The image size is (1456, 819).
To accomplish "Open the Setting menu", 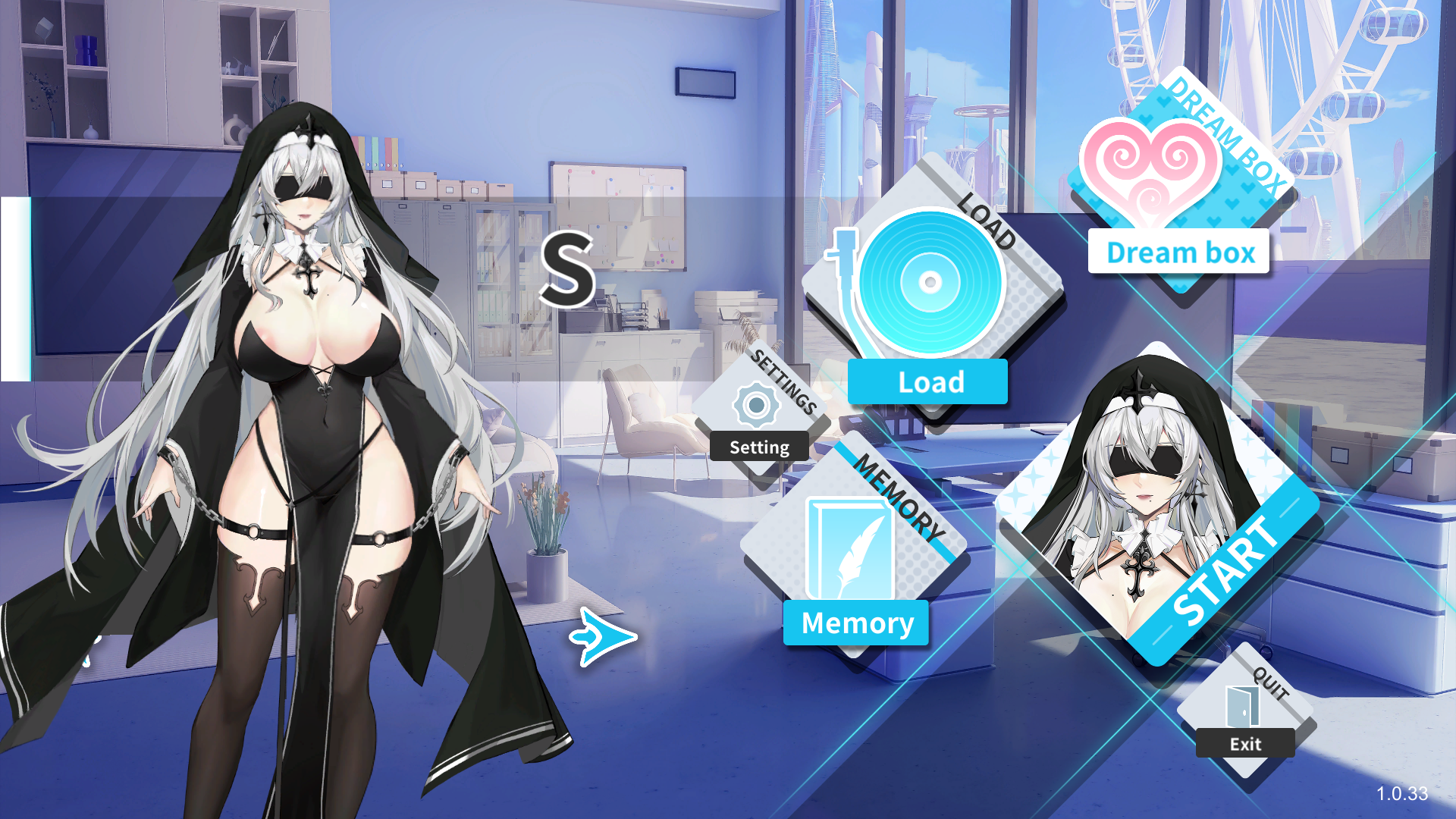I will 758,417.
